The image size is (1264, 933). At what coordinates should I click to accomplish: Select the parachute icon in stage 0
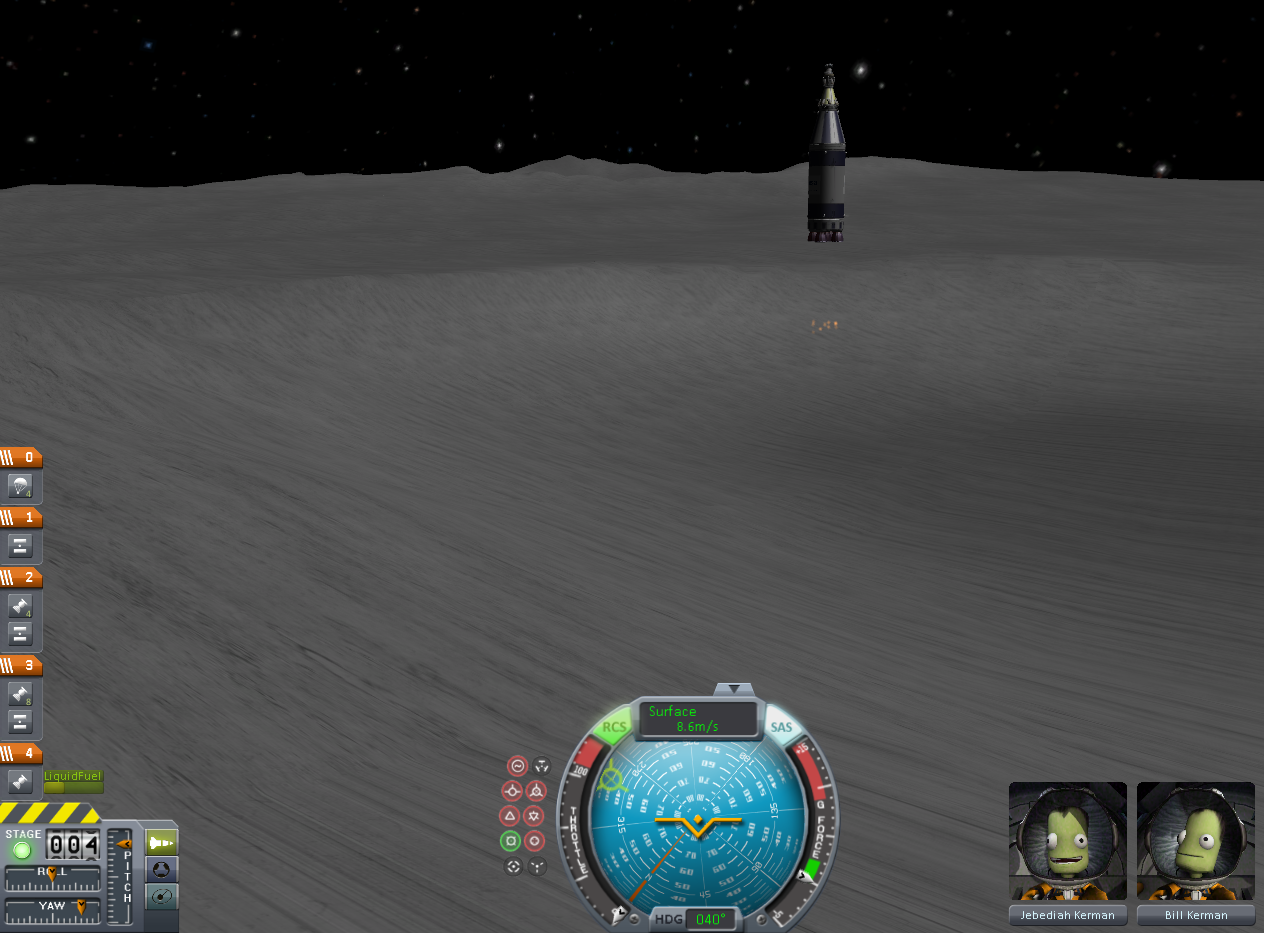(x=21, y=487)
